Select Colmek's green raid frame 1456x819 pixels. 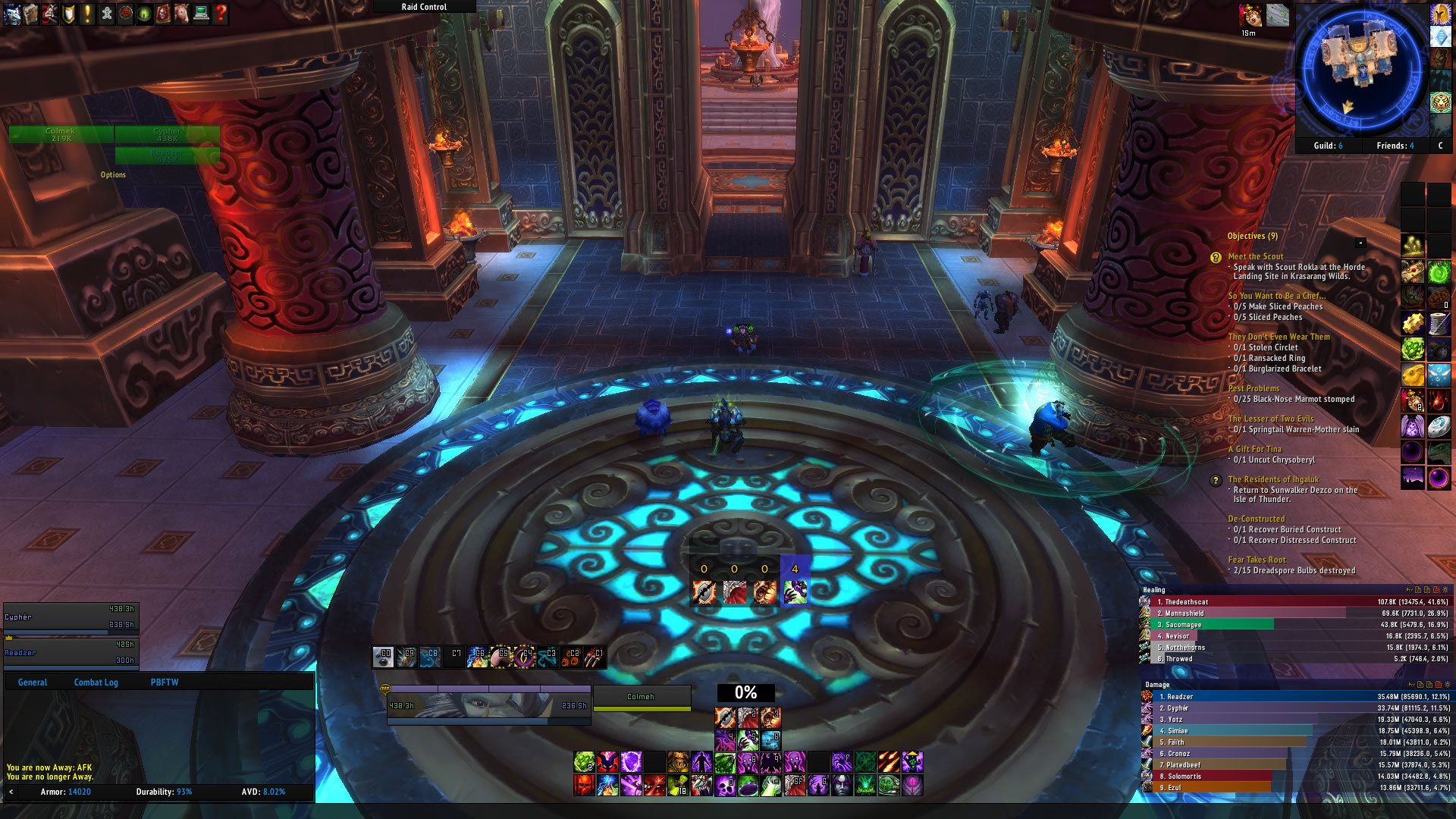tap(61, 135)
